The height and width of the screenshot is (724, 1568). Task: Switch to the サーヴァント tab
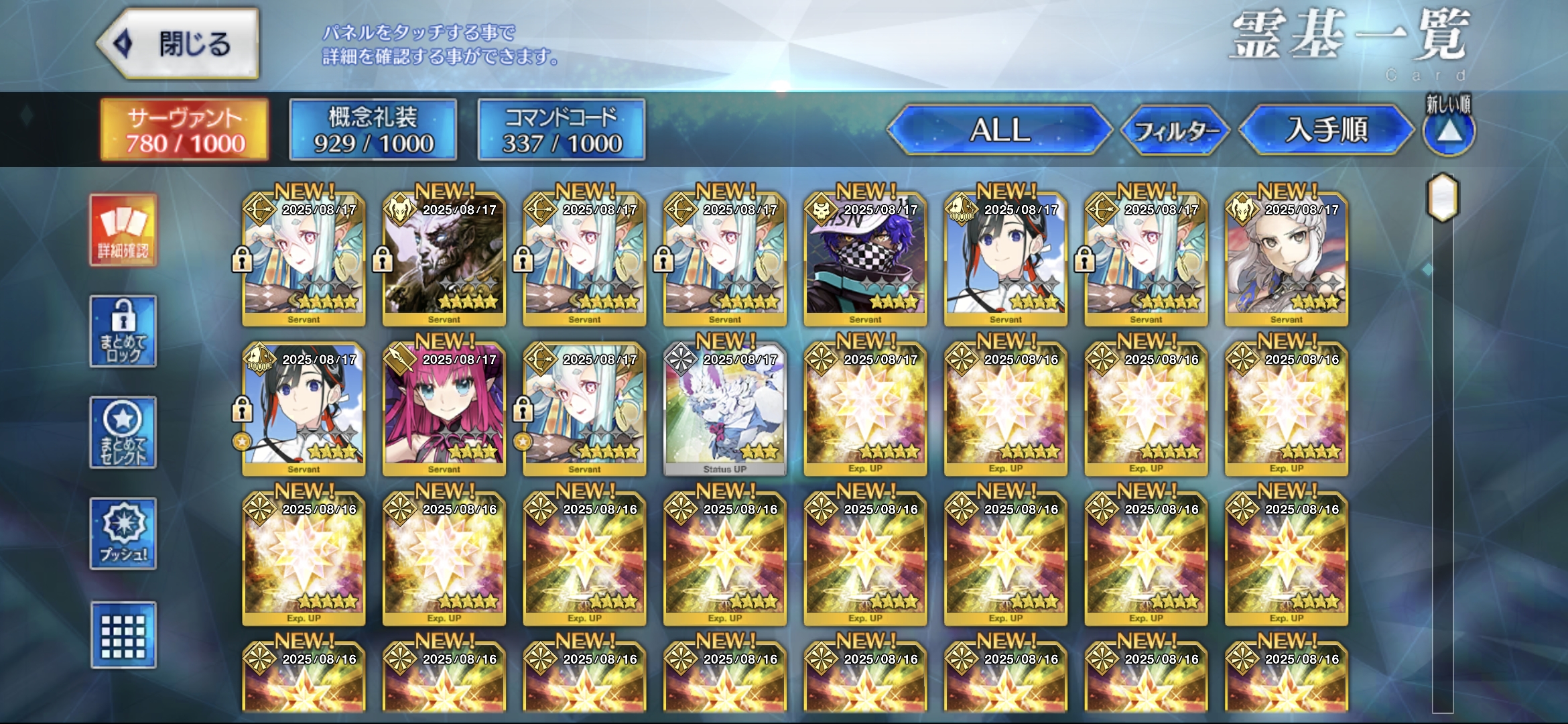(x=185, y=130)
